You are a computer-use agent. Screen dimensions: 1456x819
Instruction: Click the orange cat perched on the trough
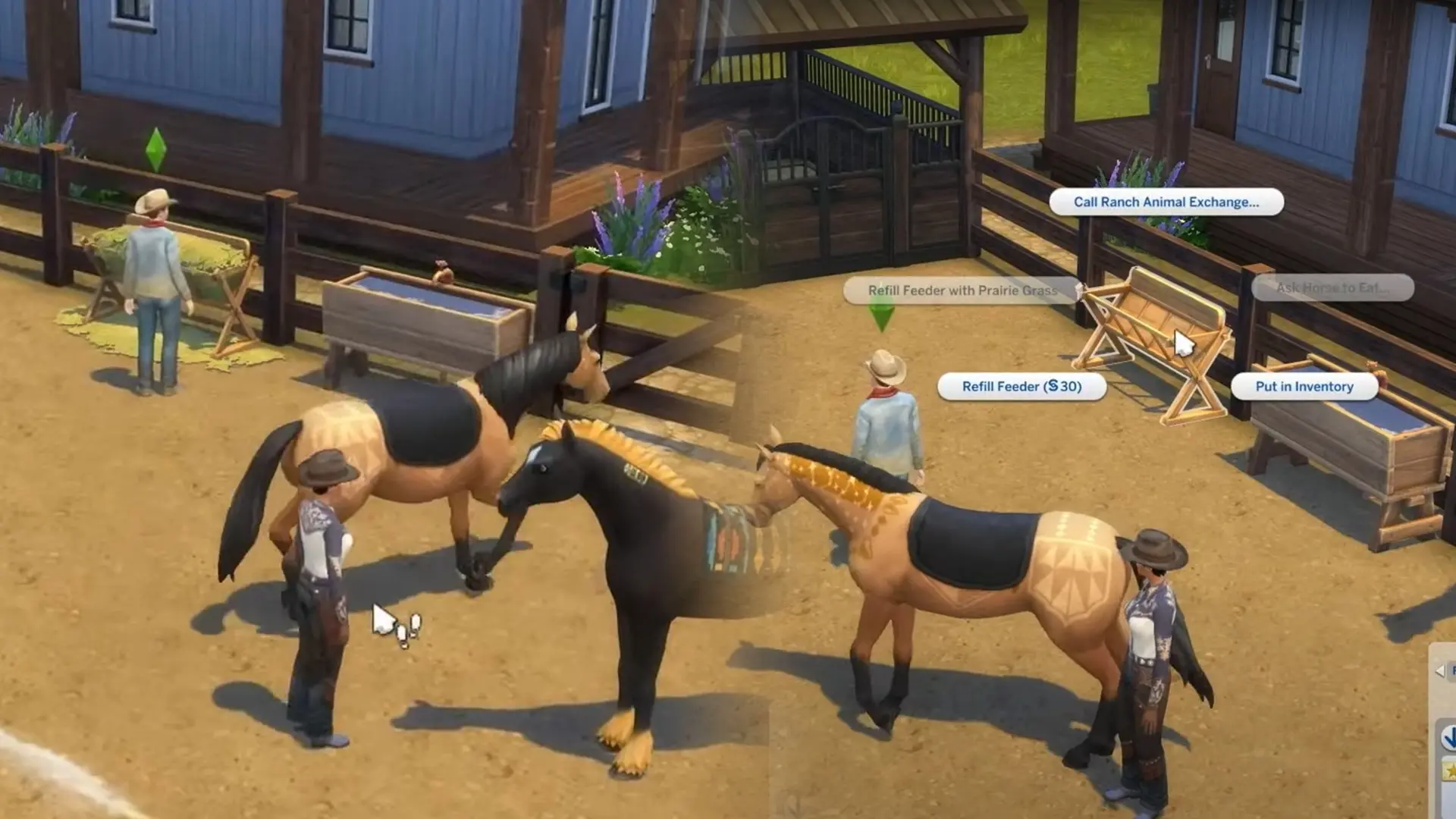tap(442, 275)
